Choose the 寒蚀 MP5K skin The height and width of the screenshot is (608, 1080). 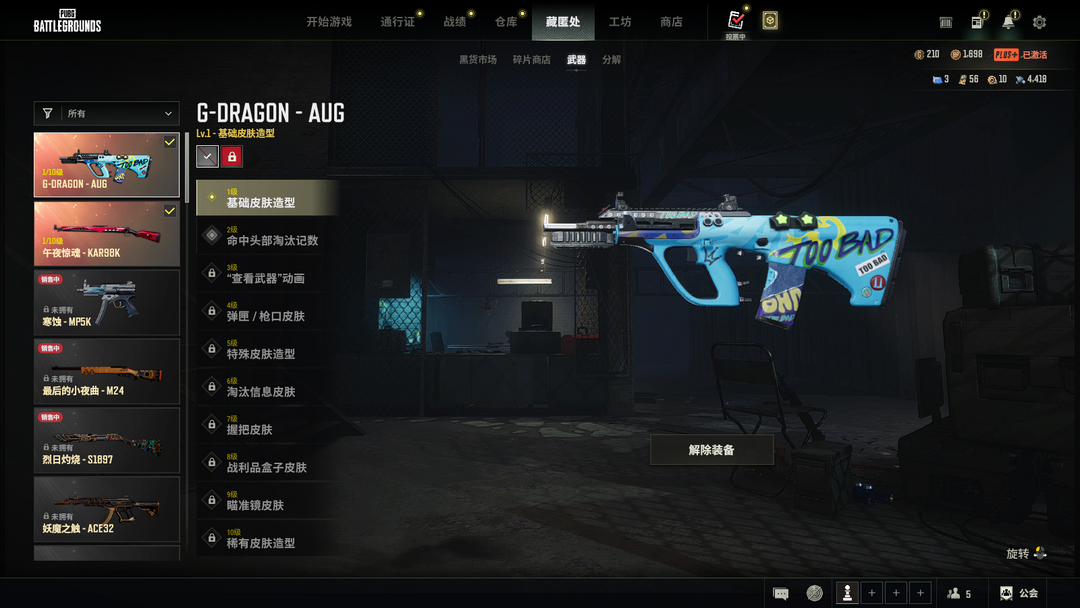(107, 303)
